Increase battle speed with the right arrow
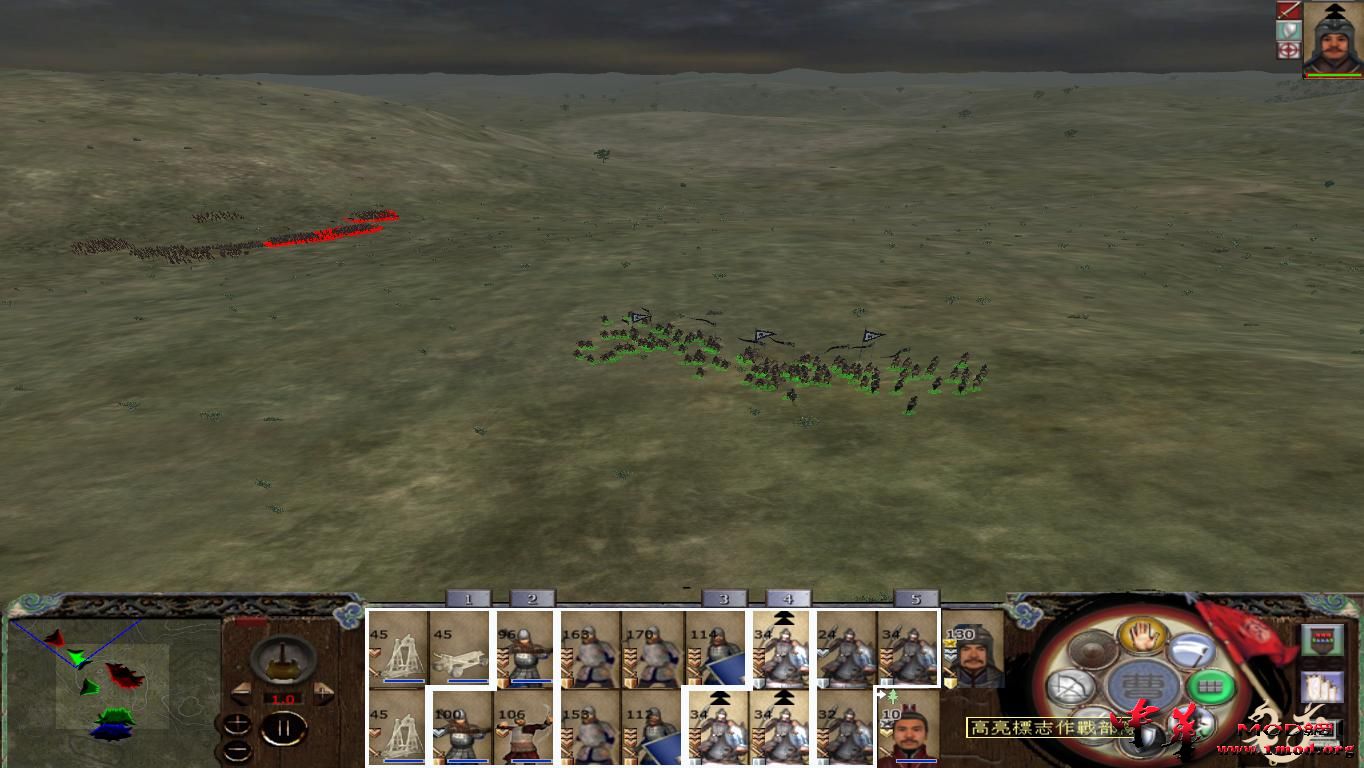1364x768 pixels. 324,694
